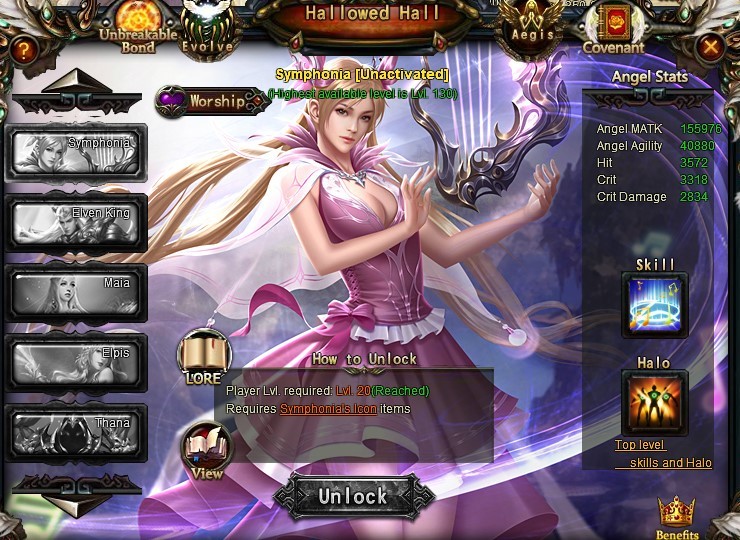Close the Hallowed Hall window
This screenshot has width=740, height=540.
coord(710,46)
